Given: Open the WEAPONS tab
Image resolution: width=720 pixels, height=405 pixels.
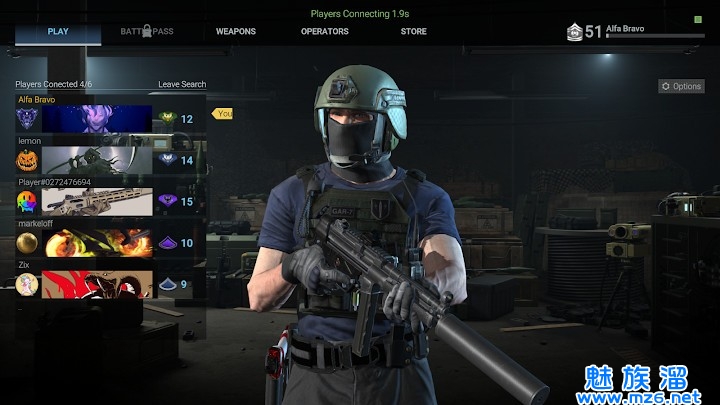Looking at the screenshot, I should (236, 32).
